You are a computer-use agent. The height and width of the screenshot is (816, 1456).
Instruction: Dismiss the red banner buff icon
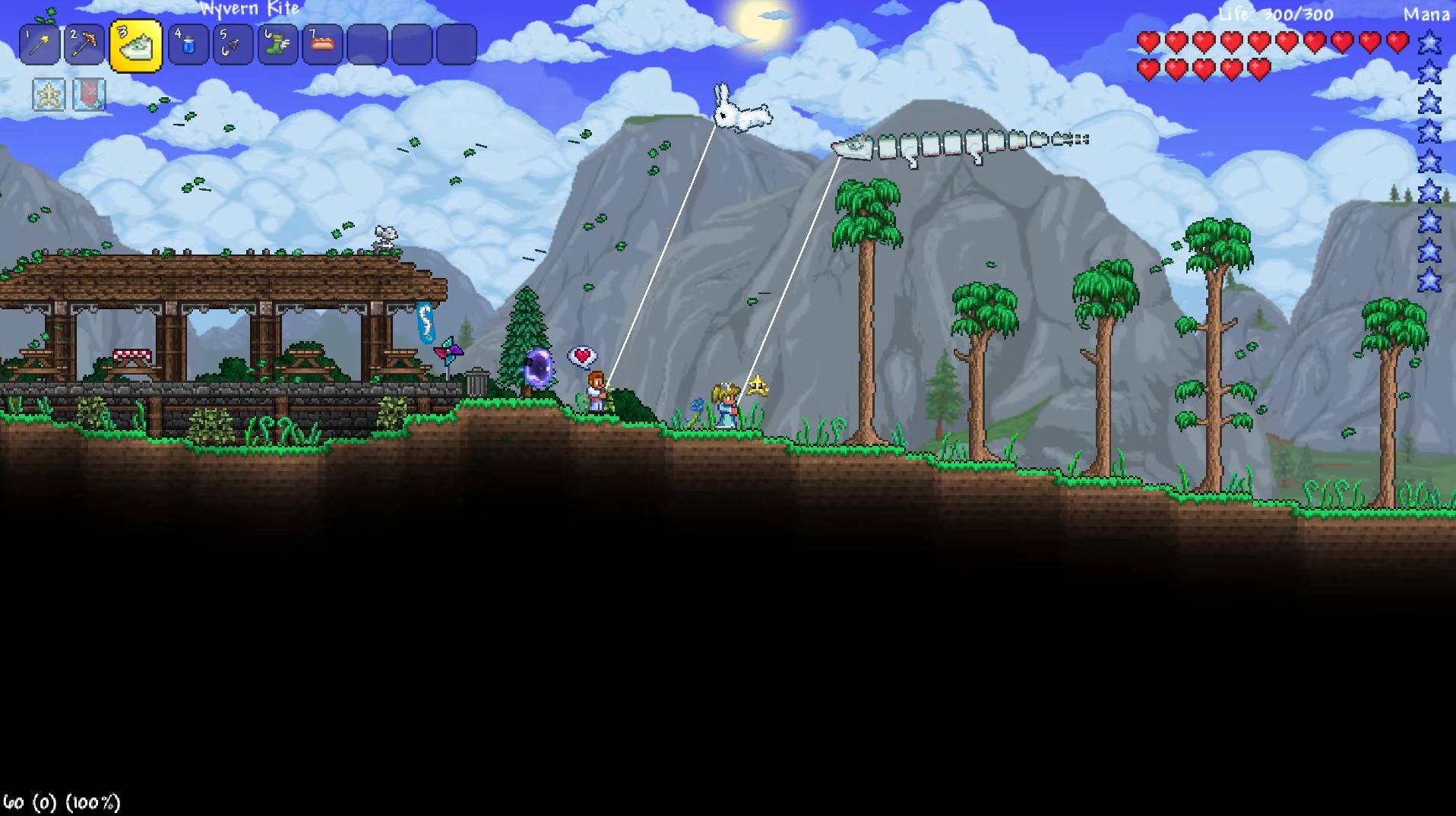(90, 94)
